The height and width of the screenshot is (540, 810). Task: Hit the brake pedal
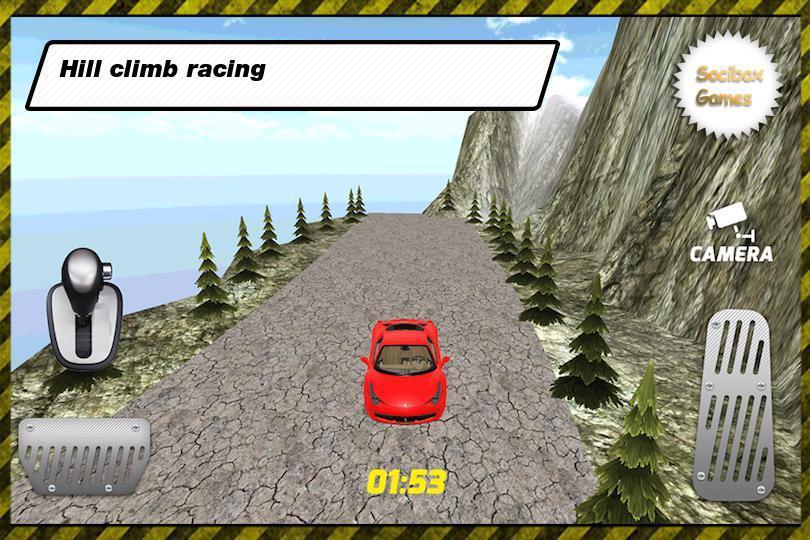click(x=84, y=455)
